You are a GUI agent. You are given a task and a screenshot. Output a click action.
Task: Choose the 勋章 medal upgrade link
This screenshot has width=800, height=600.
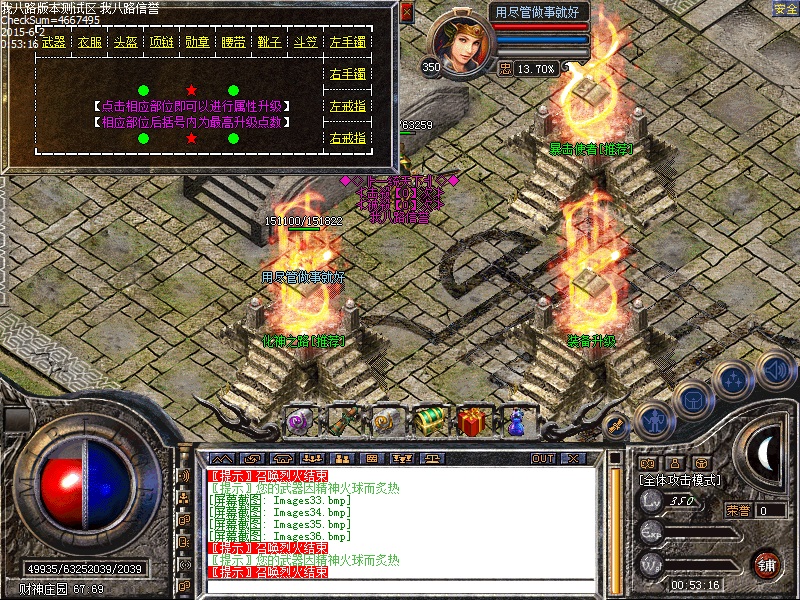[x=197, y=43]
